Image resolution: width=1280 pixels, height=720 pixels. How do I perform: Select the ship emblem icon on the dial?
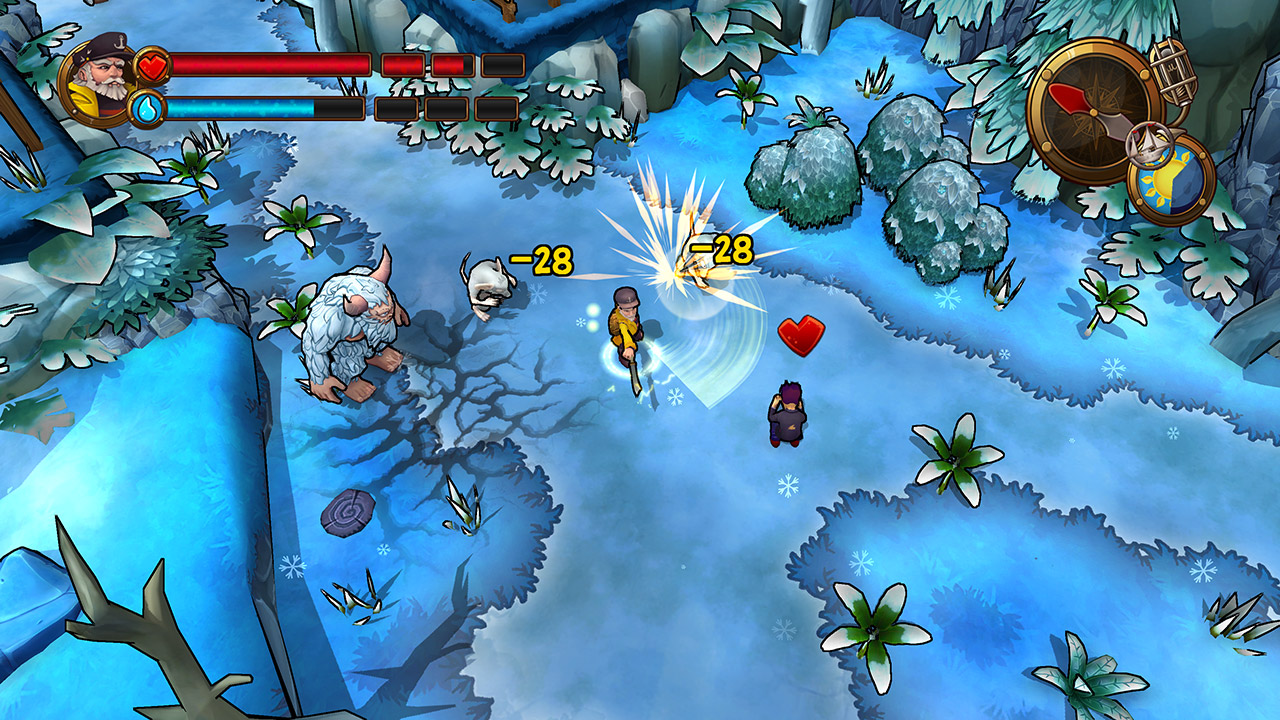1148,144
